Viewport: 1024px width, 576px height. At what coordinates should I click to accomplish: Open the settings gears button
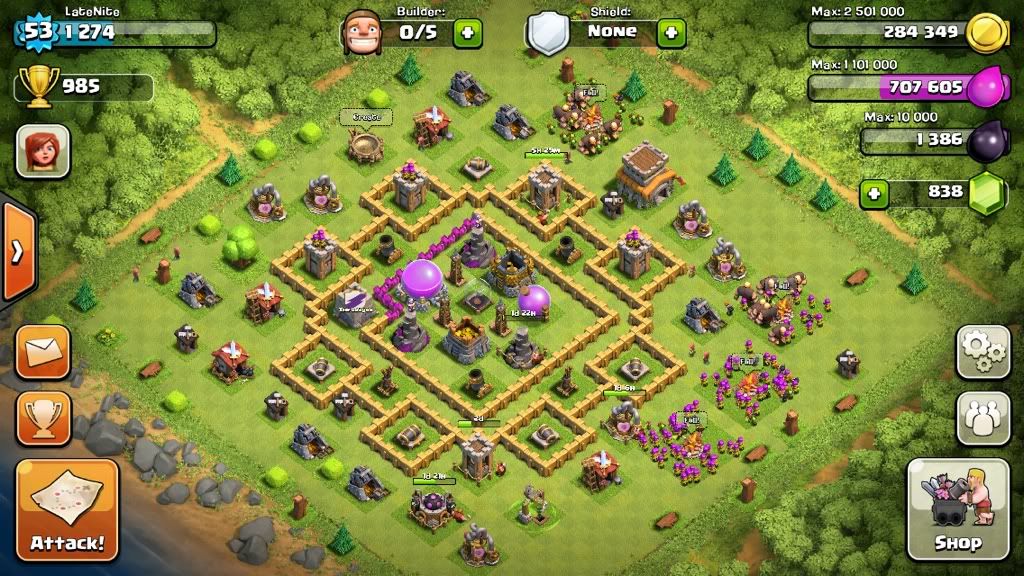[983, 351]
